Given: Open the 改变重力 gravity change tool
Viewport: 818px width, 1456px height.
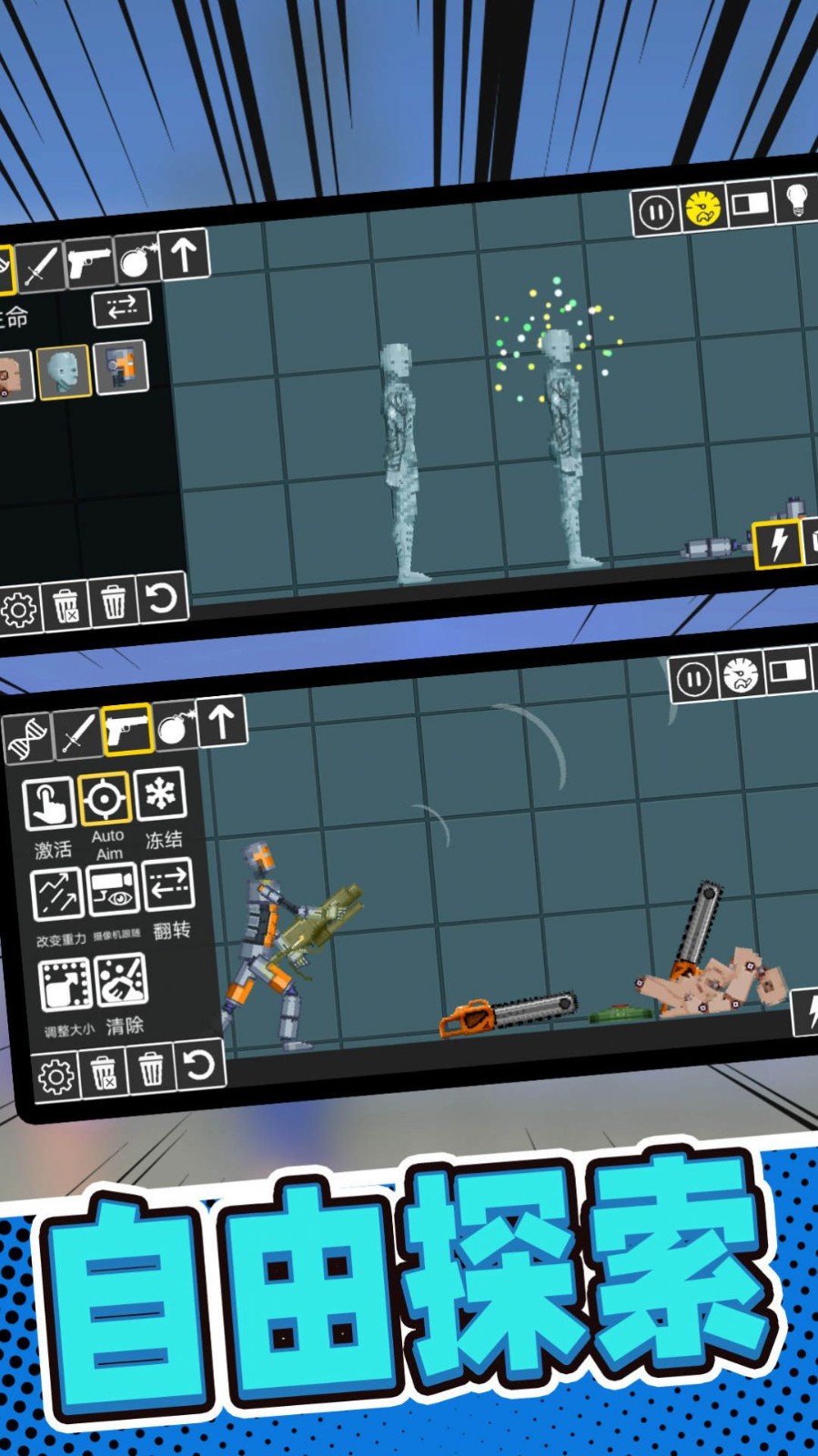Looking at the screenshot, I should 57,894.
